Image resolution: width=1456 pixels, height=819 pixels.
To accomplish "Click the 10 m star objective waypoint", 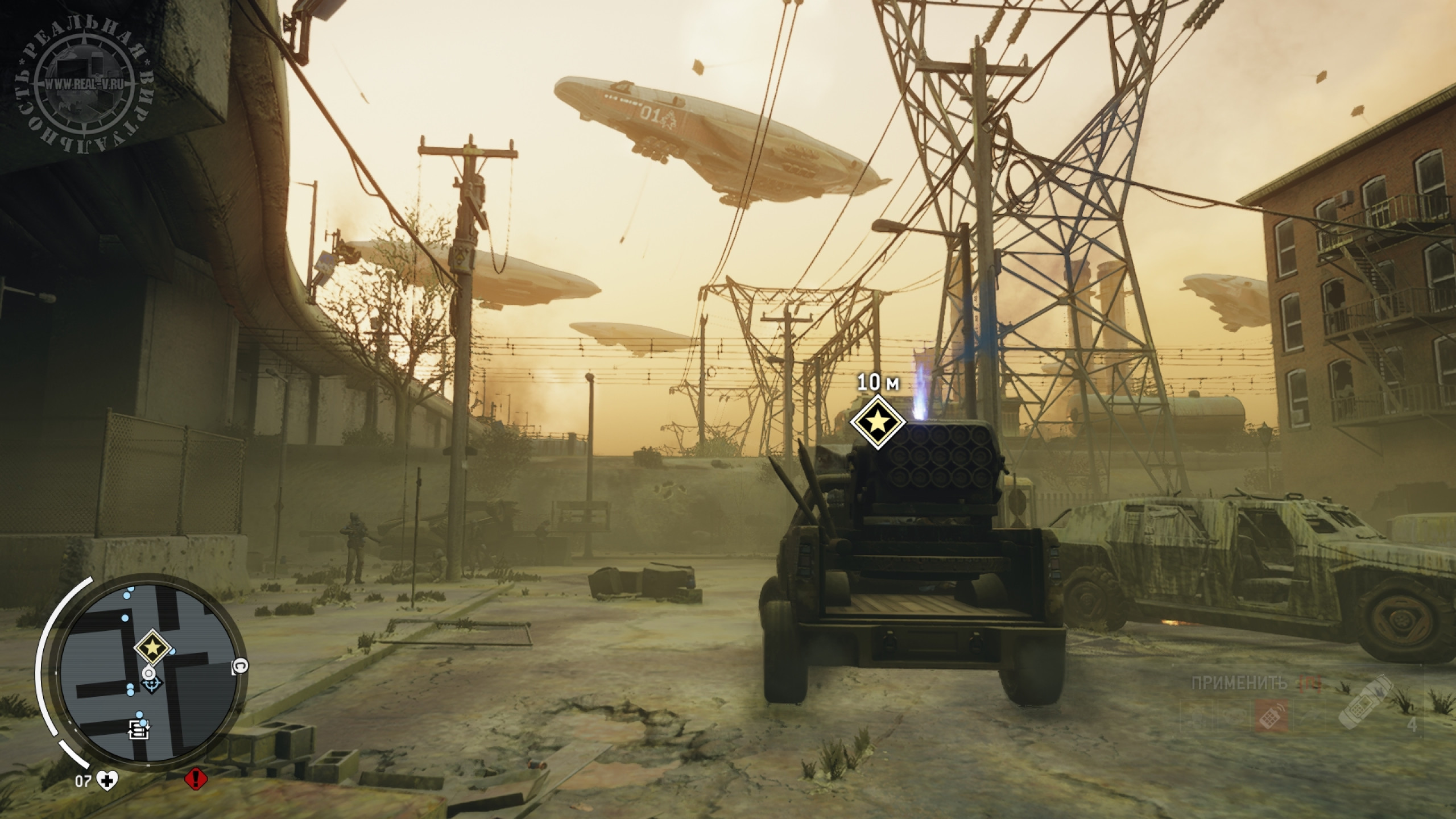I will click(878, 422).
